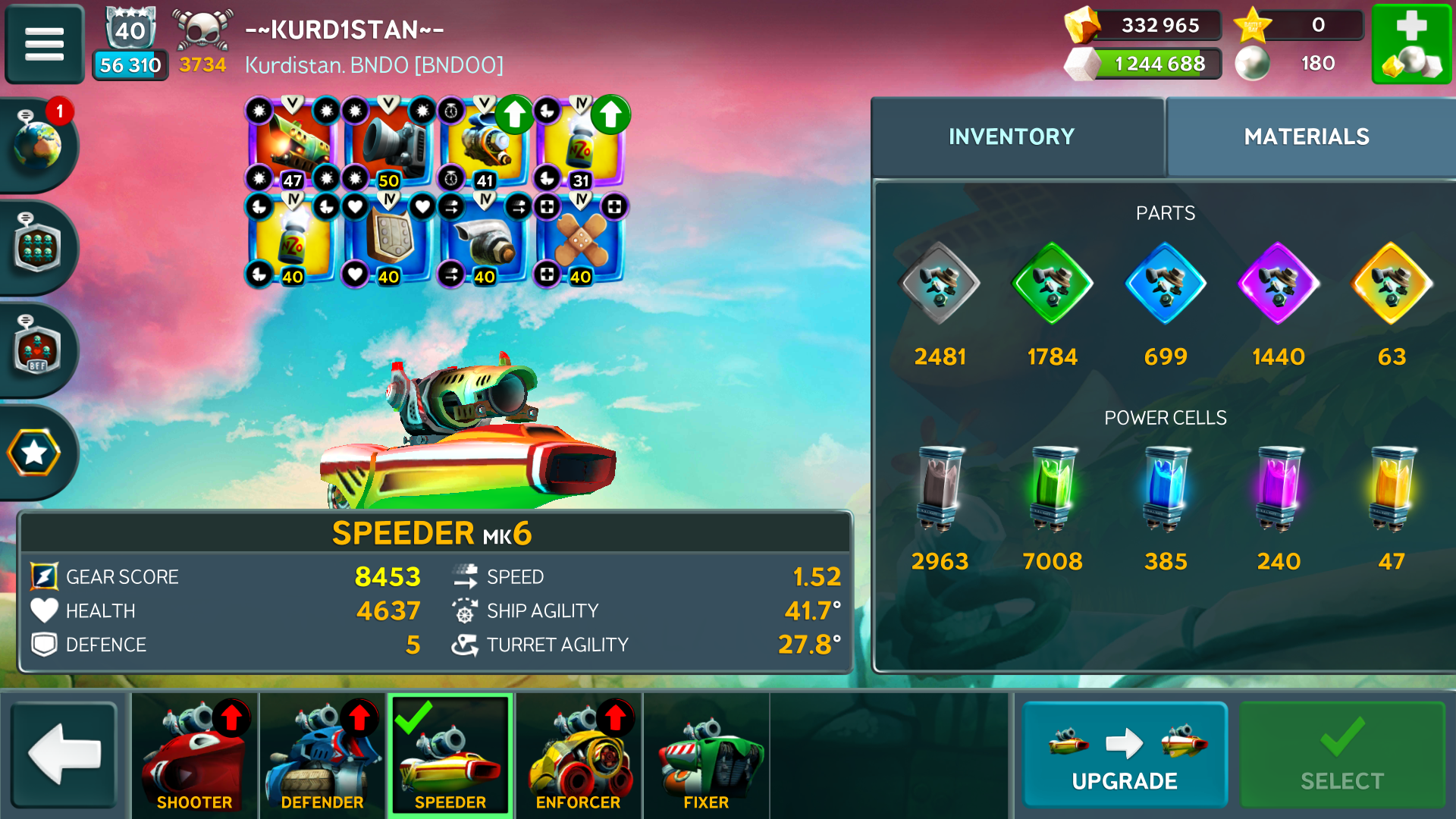Switch to the Materials tab
Image resolution: width=1456 pixels, height=819 pixels.
(1306, 136)
